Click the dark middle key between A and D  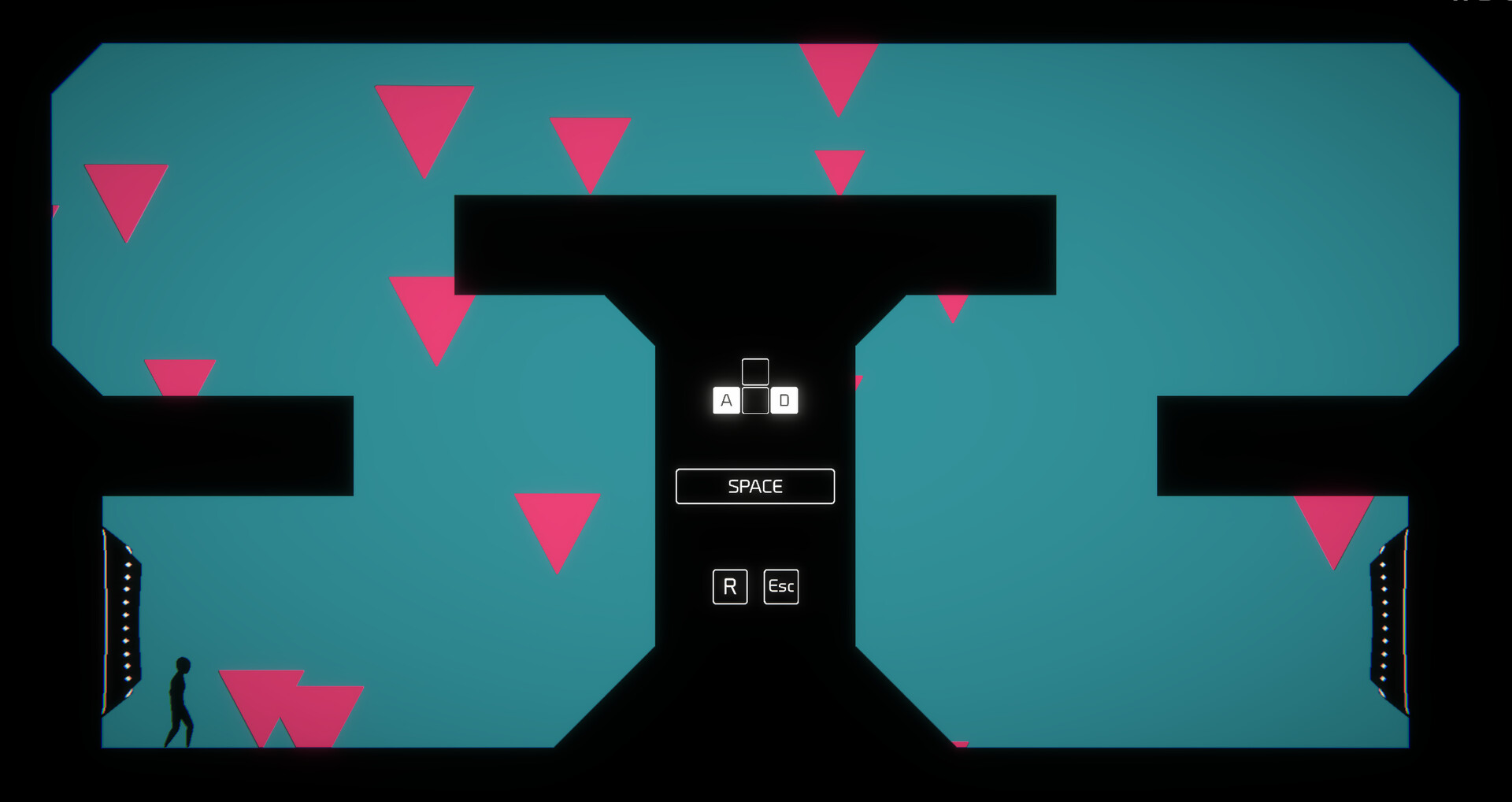click(x=754, y=400)
